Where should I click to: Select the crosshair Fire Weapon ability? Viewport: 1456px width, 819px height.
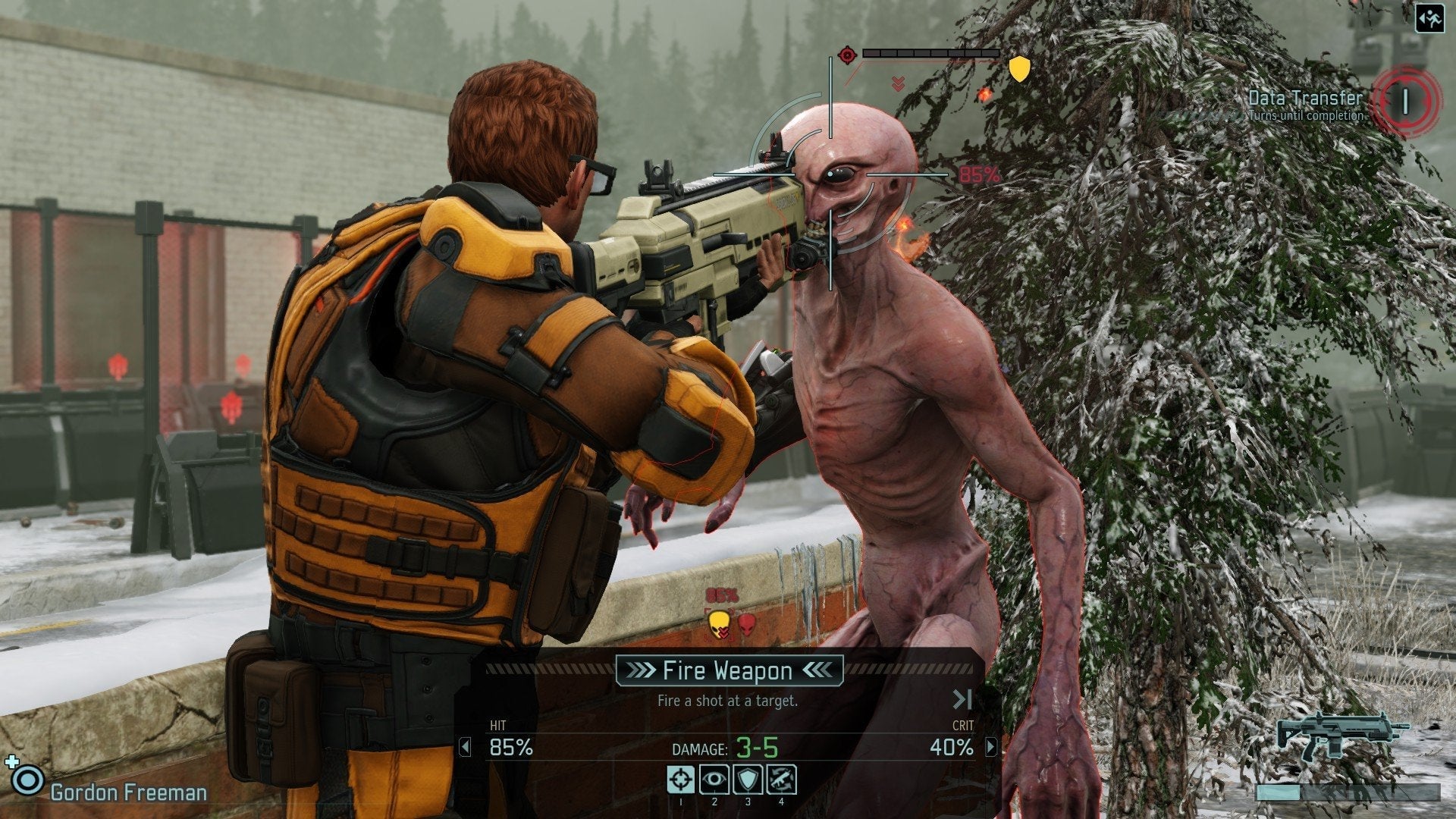point(680,779)
